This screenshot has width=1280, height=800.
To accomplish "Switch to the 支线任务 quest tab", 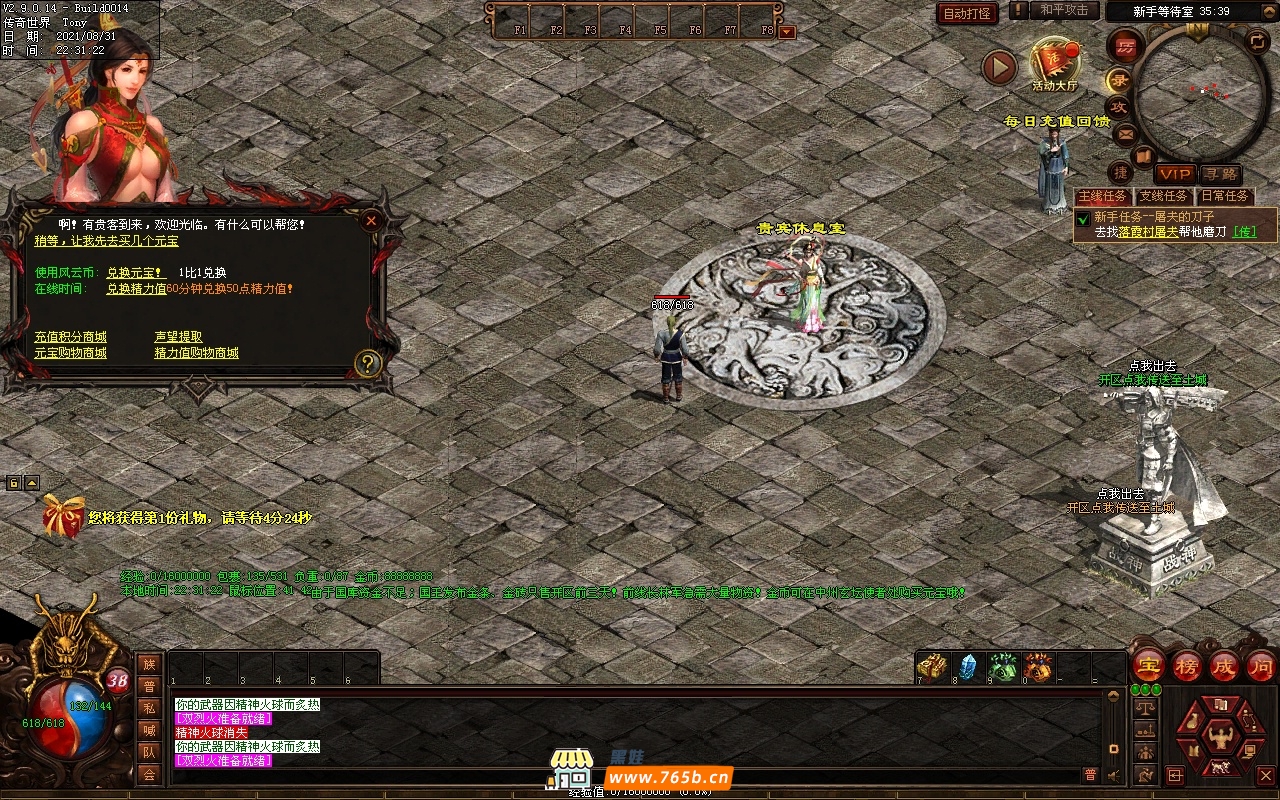I will [1163, 196].
